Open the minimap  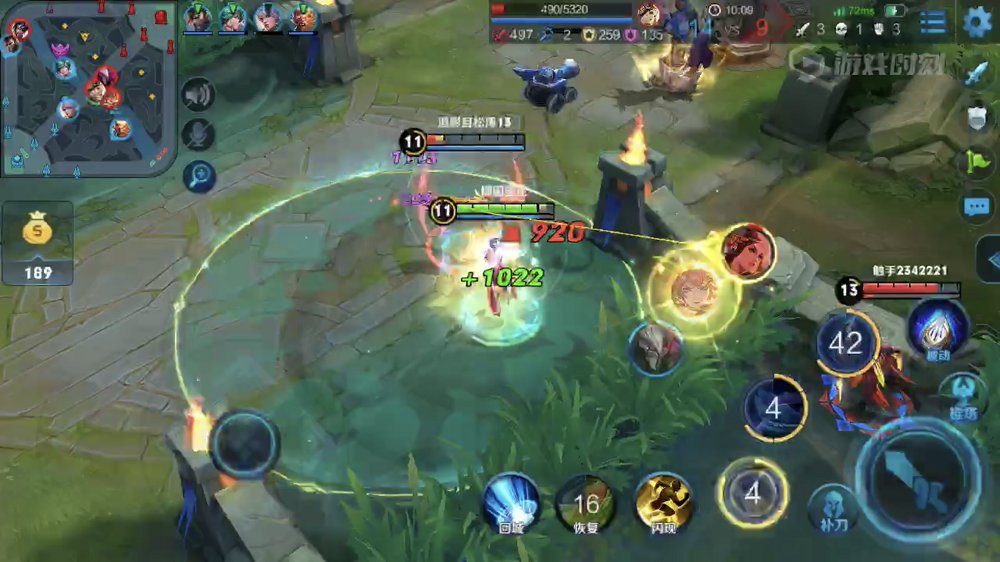pos(88,88)
